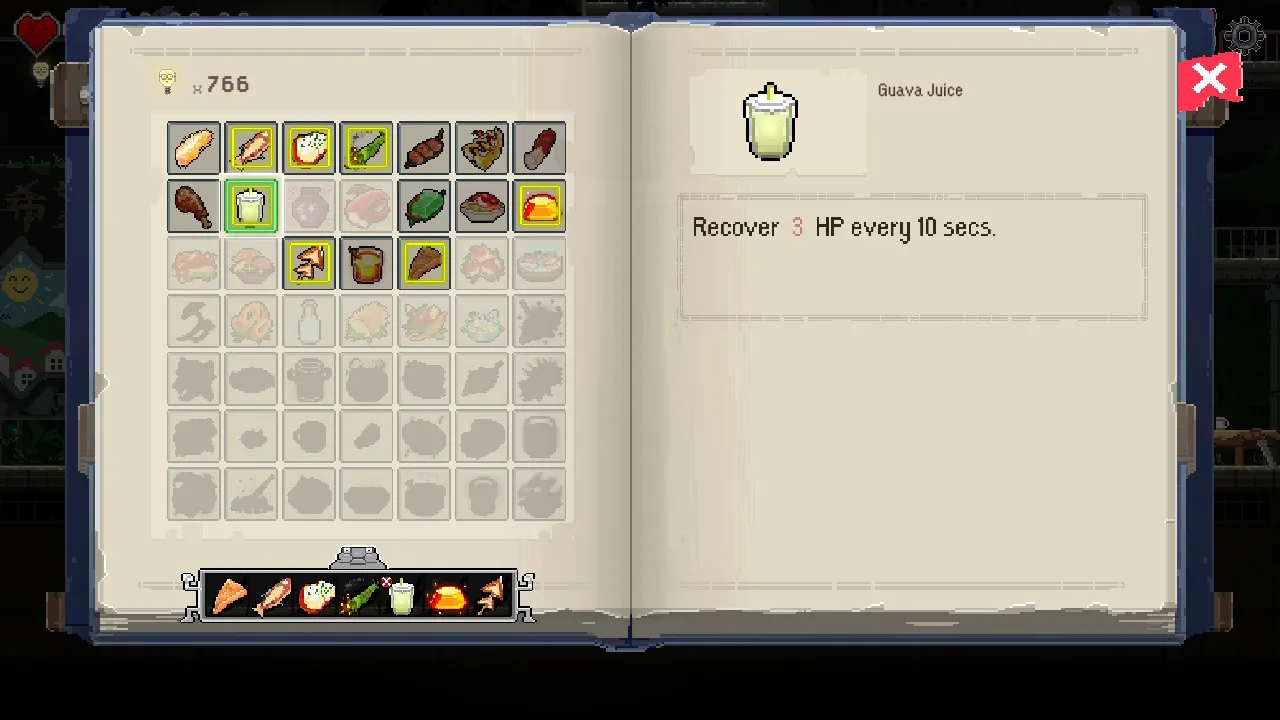Open the settings gear in the corner
This screenshot has height=720, width=1280.
tap(1244, 37)
